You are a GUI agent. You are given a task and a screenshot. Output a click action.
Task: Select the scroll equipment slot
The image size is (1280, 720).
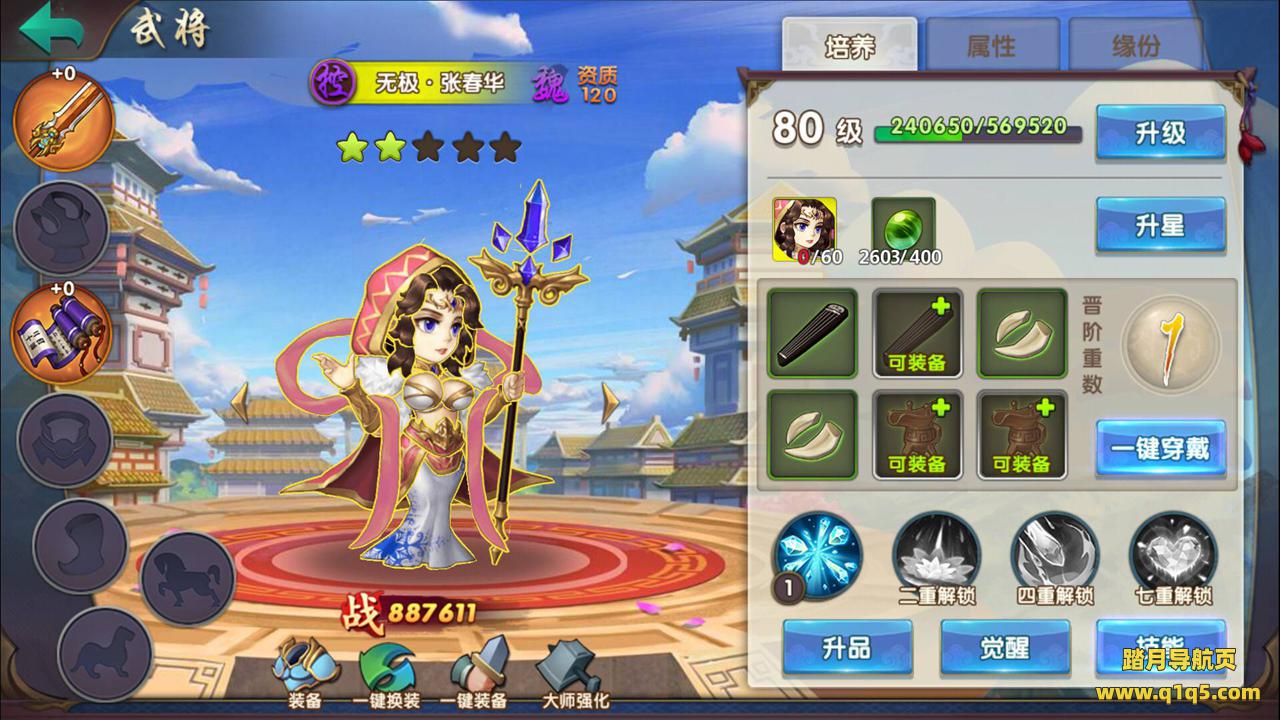click(60, 331)
